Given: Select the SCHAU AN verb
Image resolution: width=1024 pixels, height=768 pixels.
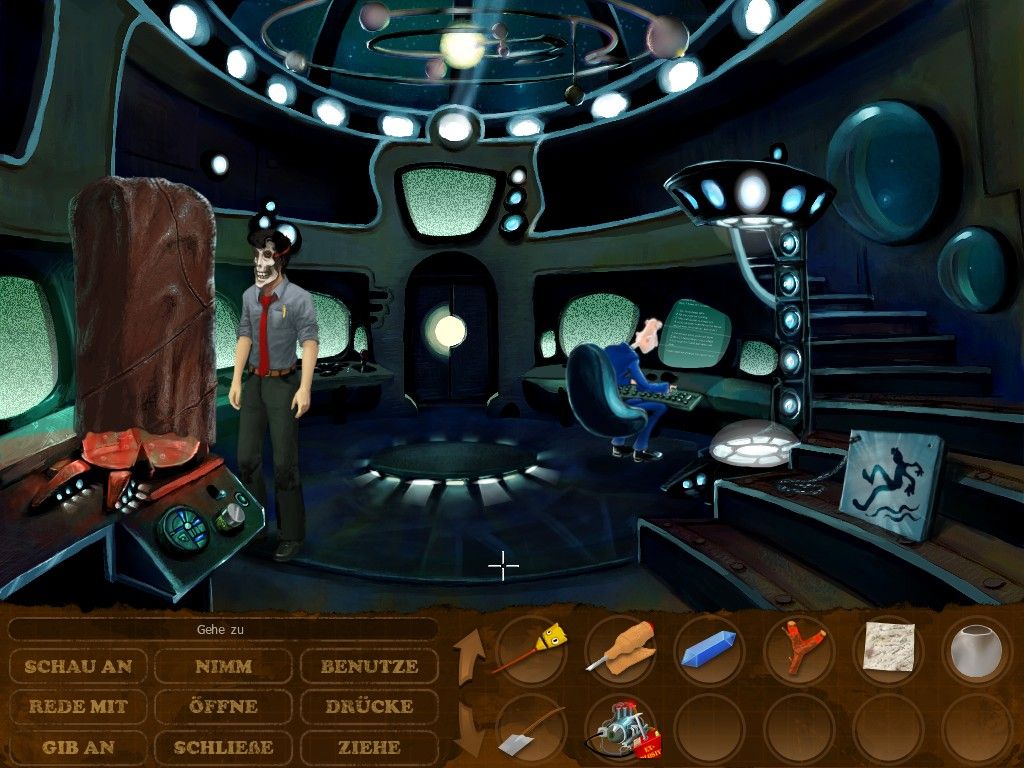Looking at the screenshot, I should click(79, 666).
